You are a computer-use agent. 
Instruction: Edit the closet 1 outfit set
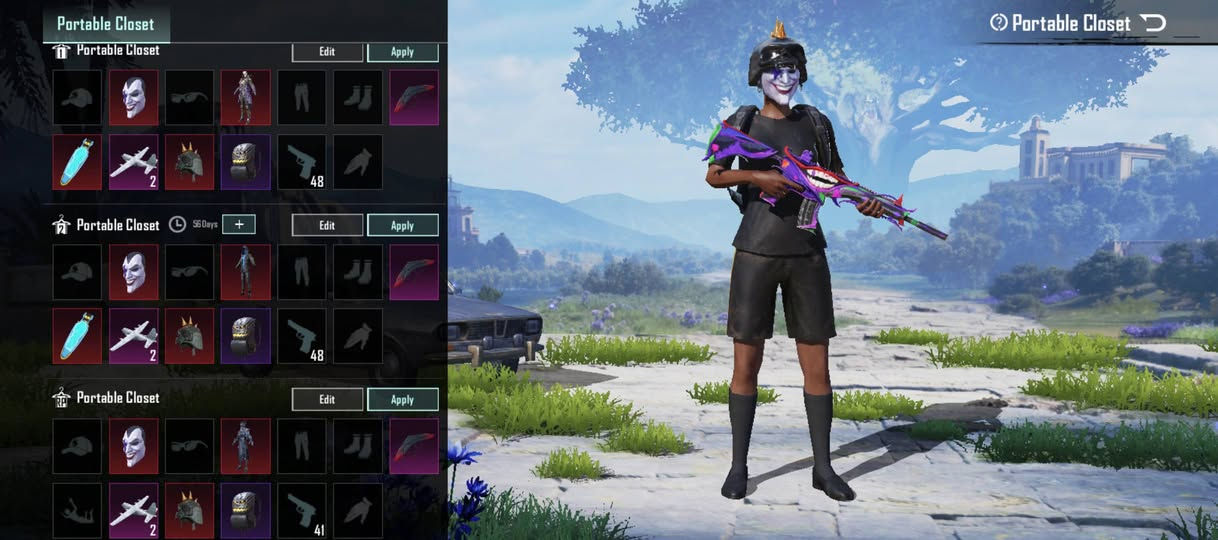click(327, 52)
